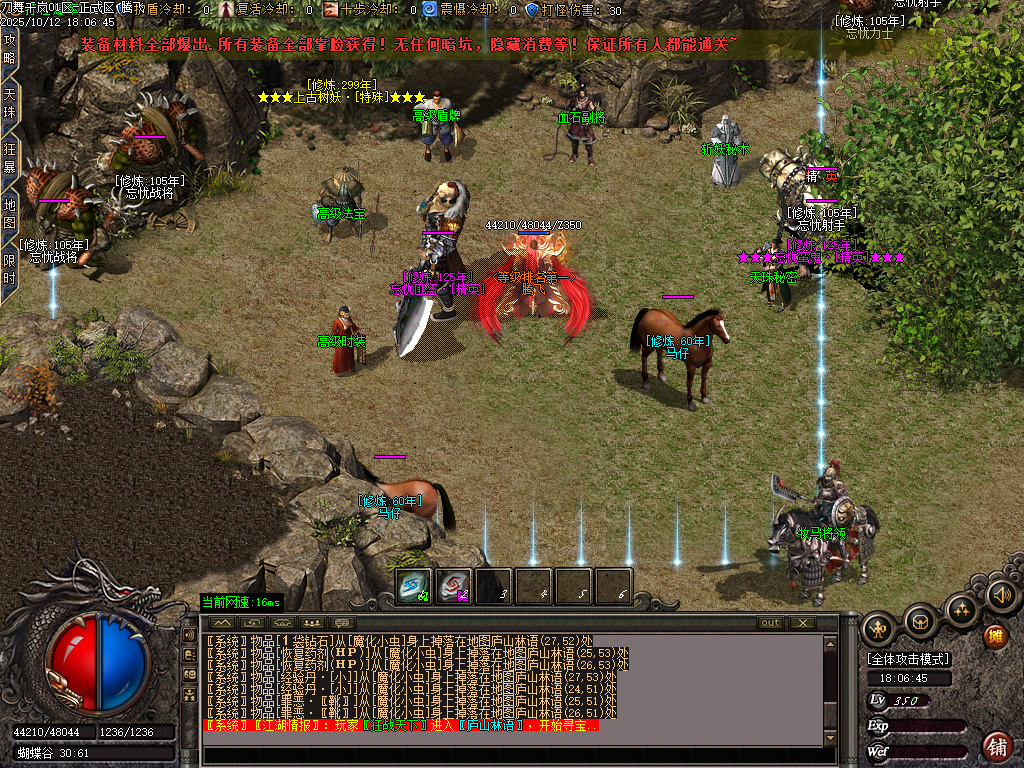Click the 'out' button above the chat log
1024x768 pixels.
tap(769, 623)
